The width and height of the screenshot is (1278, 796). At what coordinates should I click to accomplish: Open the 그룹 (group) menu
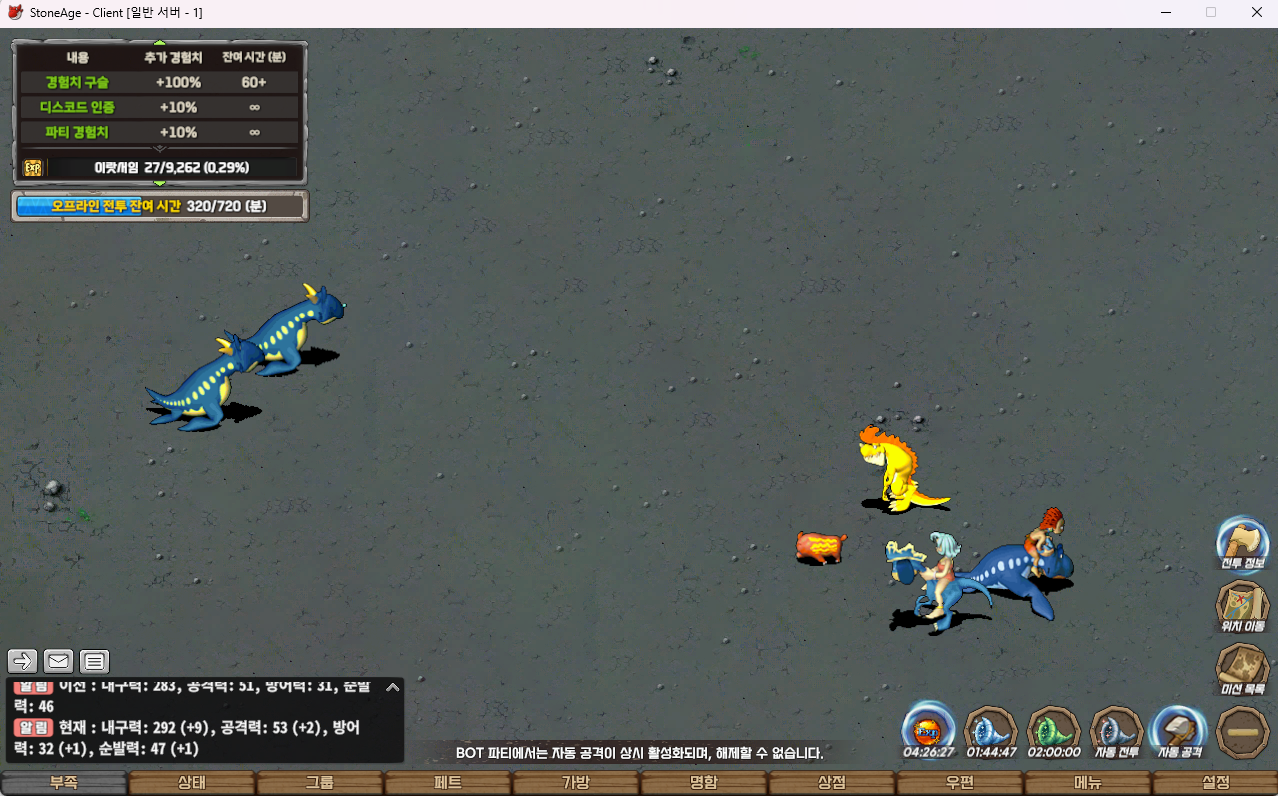[x=320, y=783]
